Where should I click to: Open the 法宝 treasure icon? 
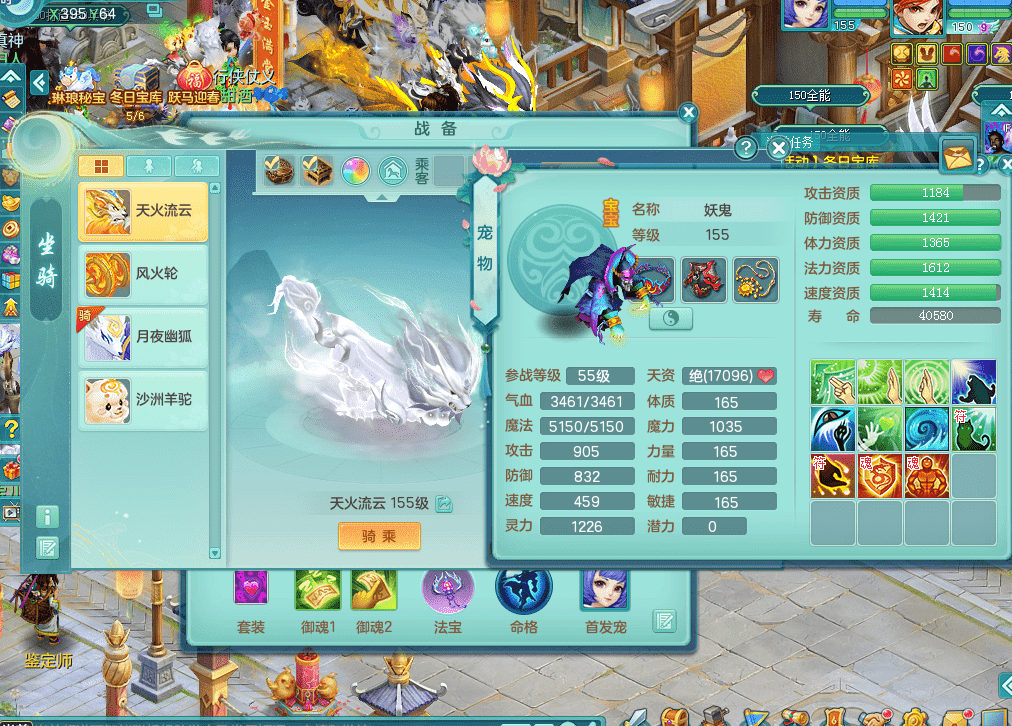447,589
